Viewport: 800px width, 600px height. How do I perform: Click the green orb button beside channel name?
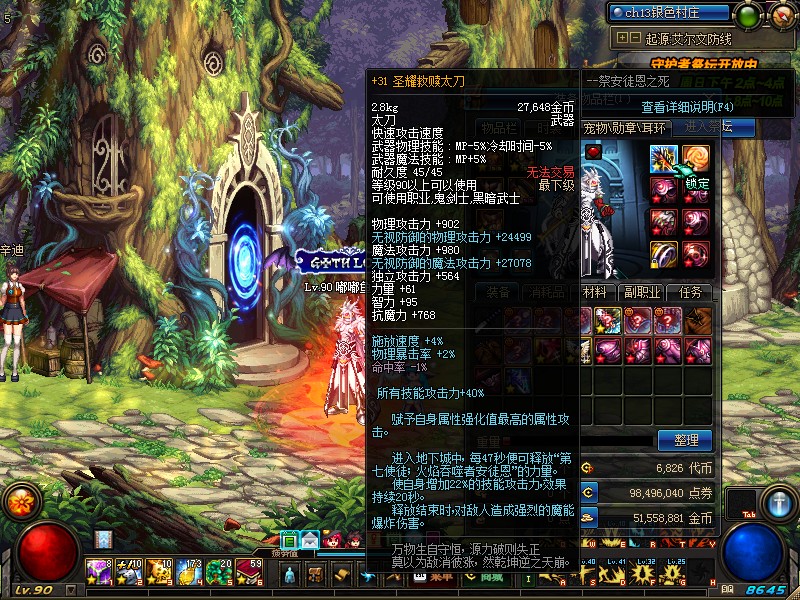[747, 15]
